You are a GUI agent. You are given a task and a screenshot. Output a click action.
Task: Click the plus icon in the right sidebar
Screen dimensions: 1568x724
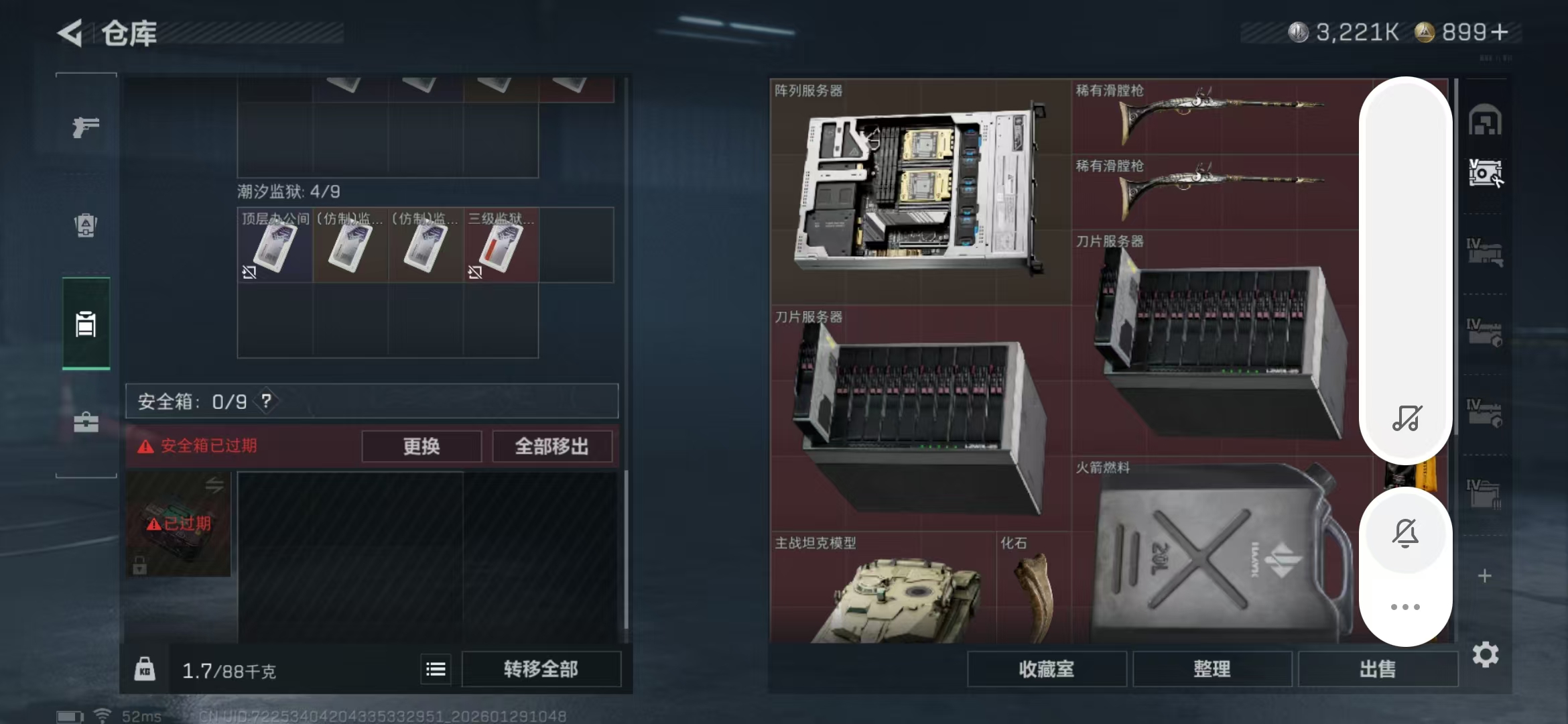click(x=1486, y=575)
